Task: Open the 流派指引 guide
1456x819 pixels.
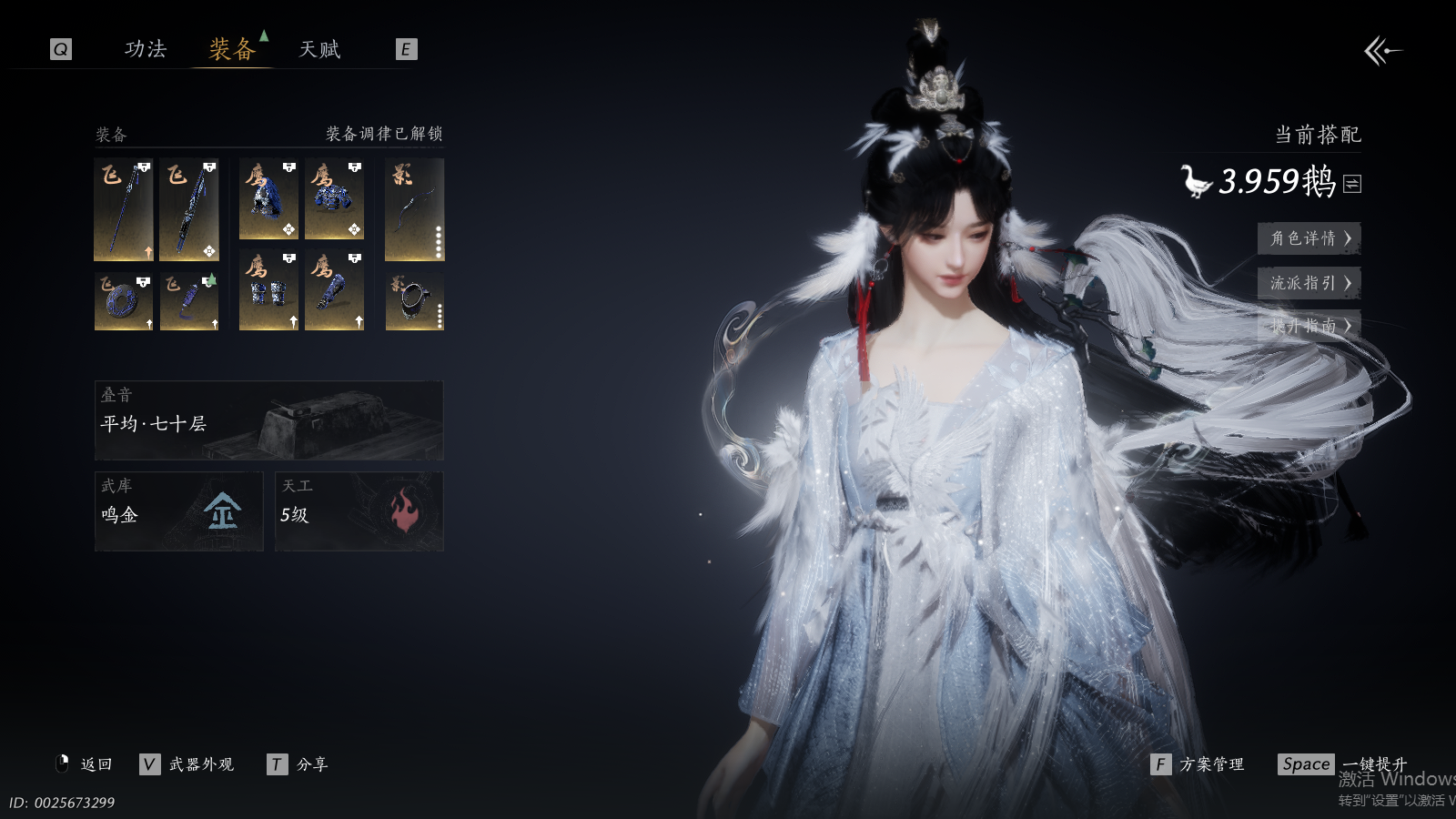Action: point(1309,283)
